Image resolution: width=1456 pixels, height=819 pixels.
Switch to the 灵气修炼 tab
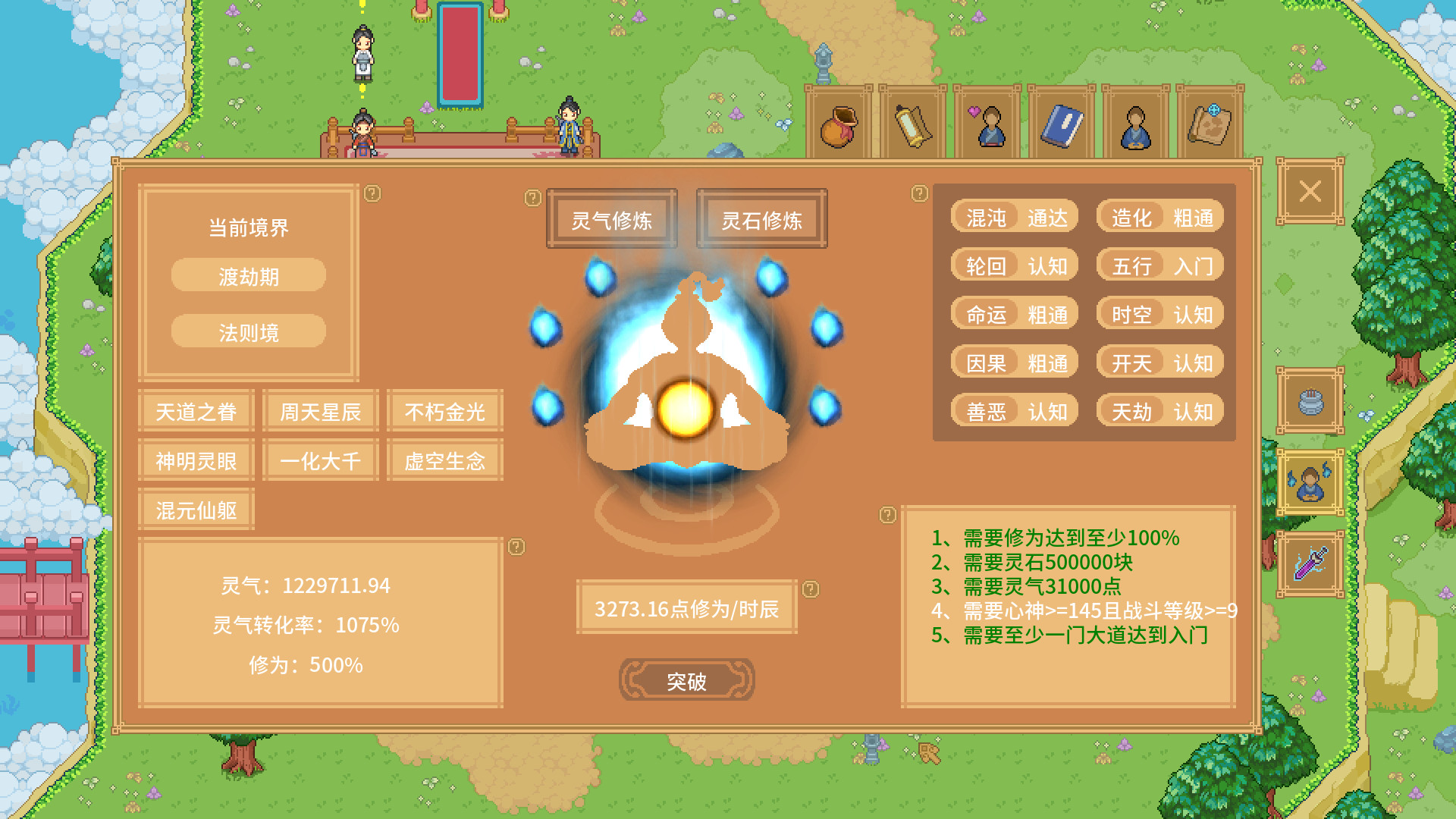point(611,220)
